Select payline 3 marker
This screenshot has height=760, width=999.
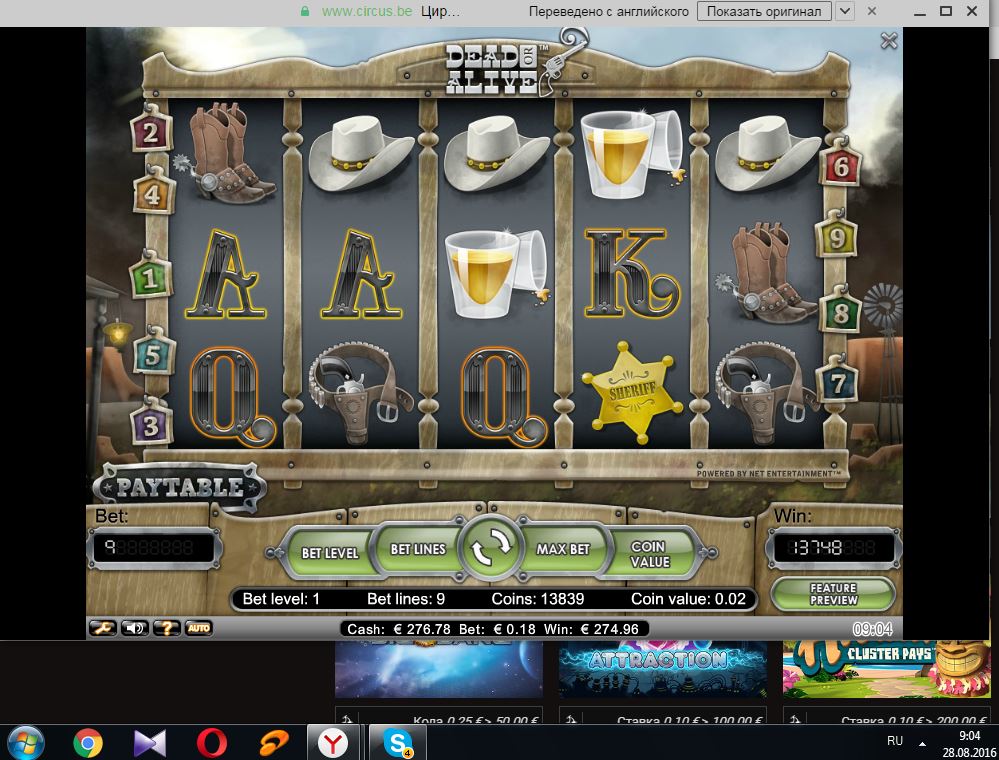151,426
